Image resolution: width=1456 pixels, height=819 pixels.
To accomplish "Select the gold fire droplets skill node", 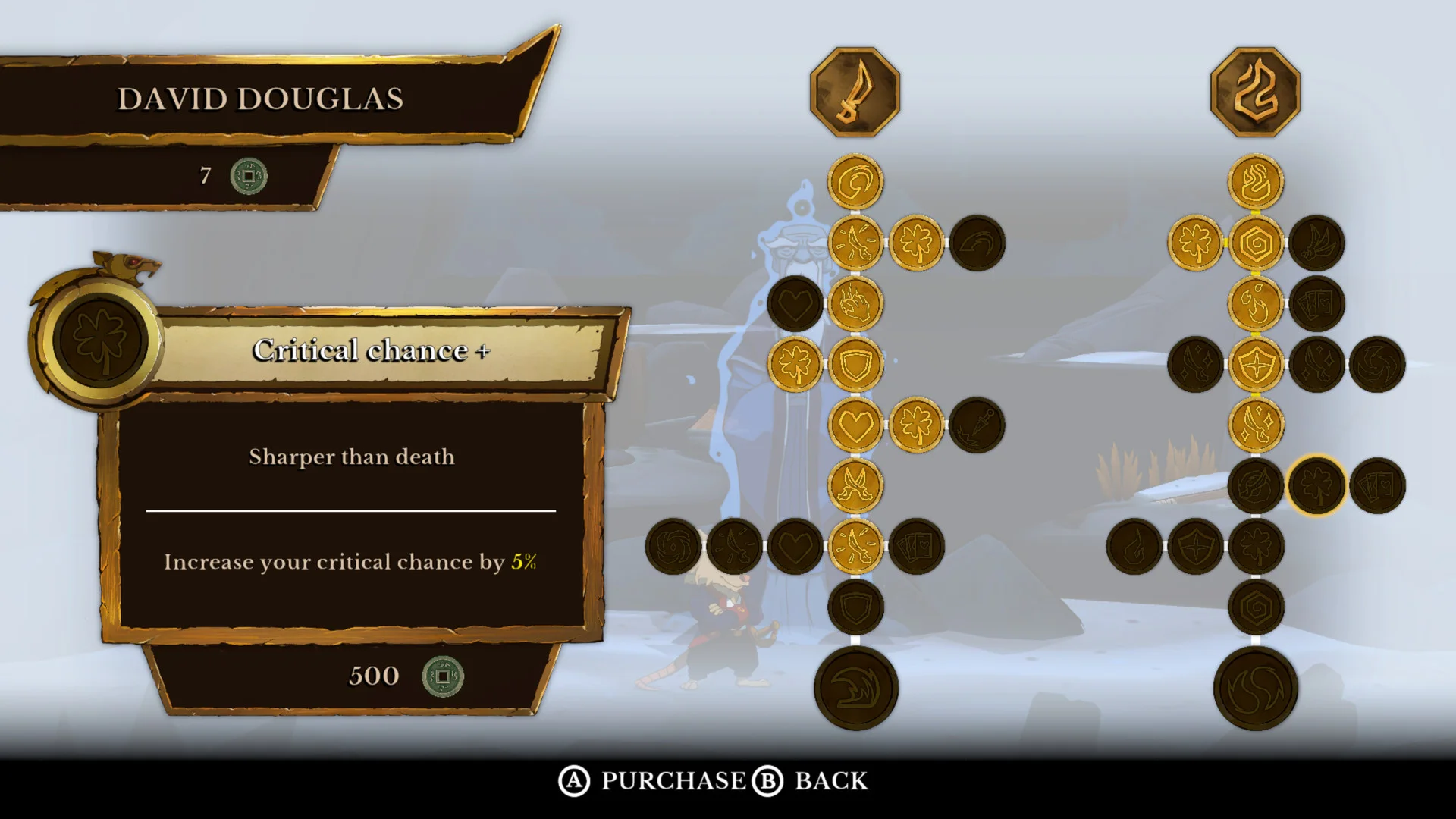I will pos(1255,303).
